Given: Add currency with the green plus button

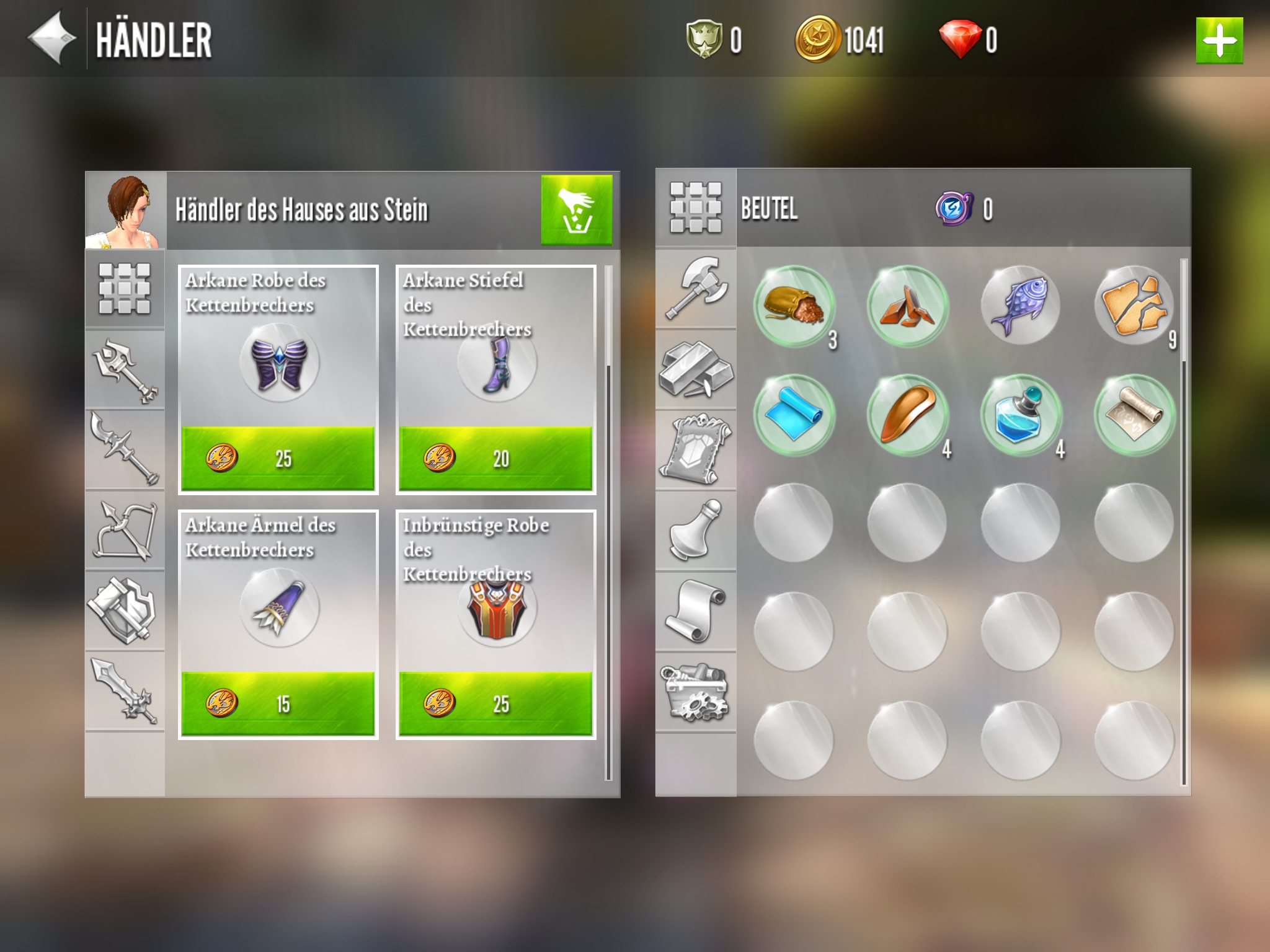Looking at the screenshot, I should pyautogui.click(x=1219, y=41).
